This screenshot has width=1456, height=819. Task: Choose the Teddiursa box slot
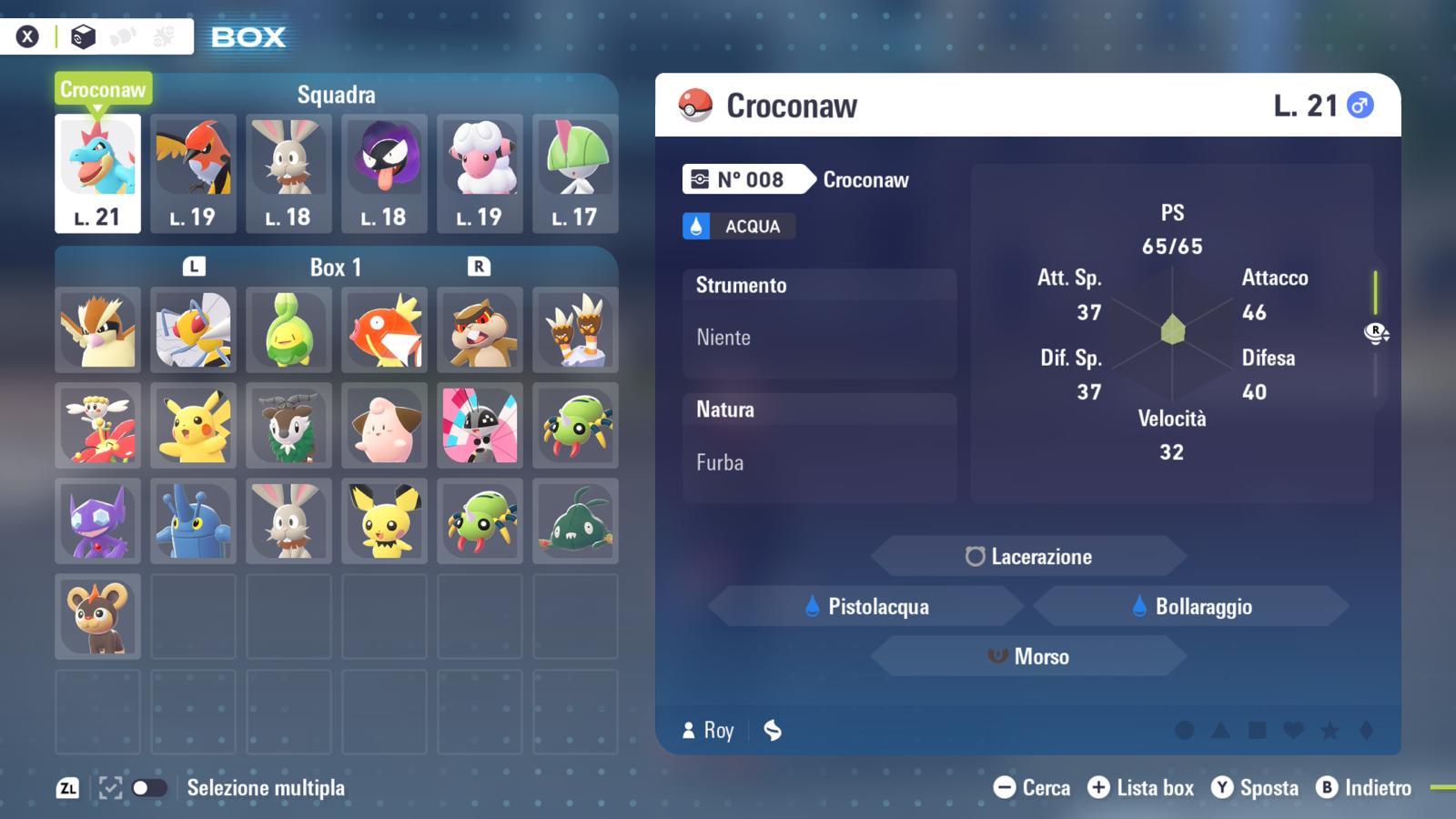click(x=97, y=617)
